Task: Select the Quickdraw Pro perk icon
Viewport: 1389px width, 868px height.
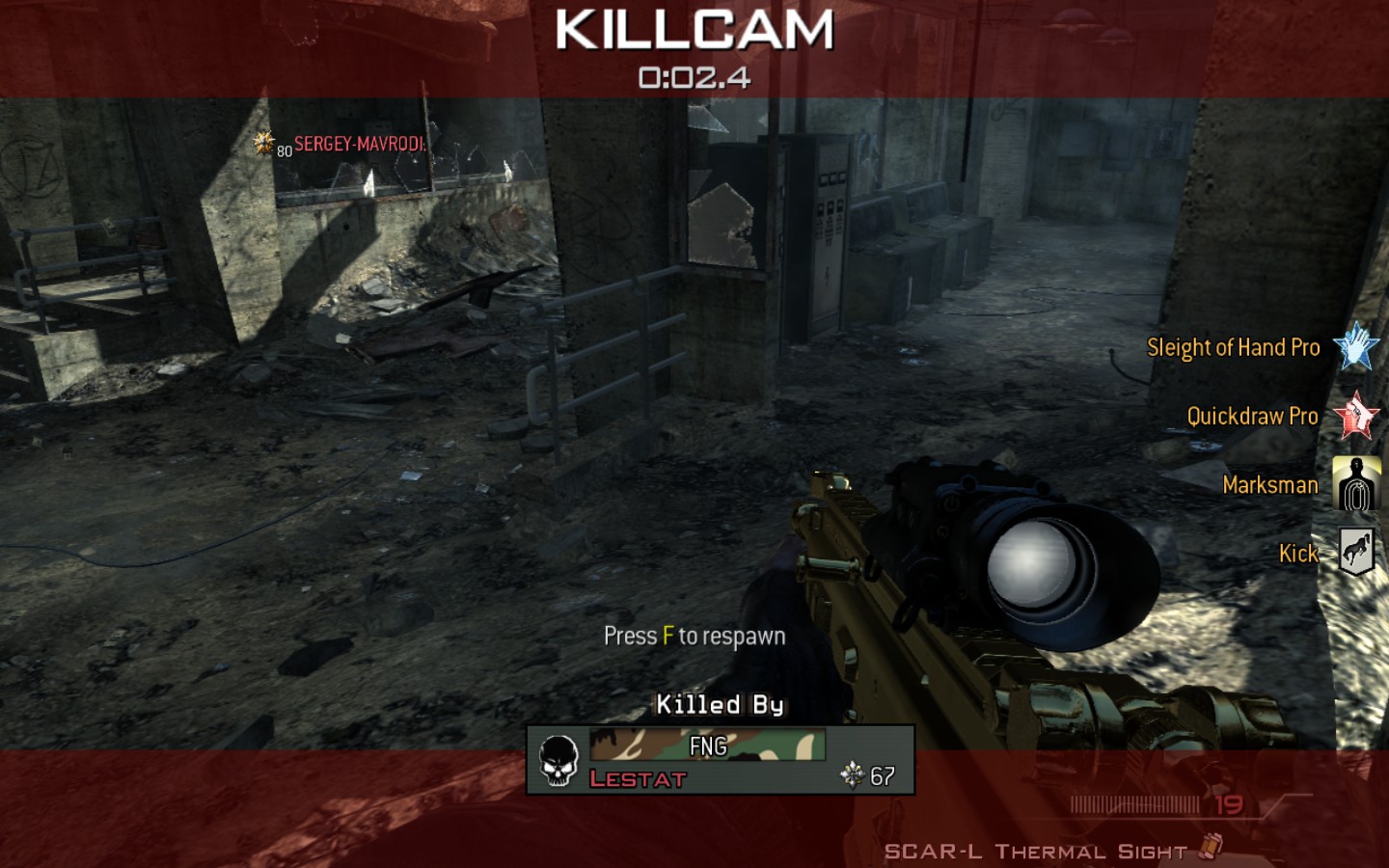Action: tap(1355, 416)
